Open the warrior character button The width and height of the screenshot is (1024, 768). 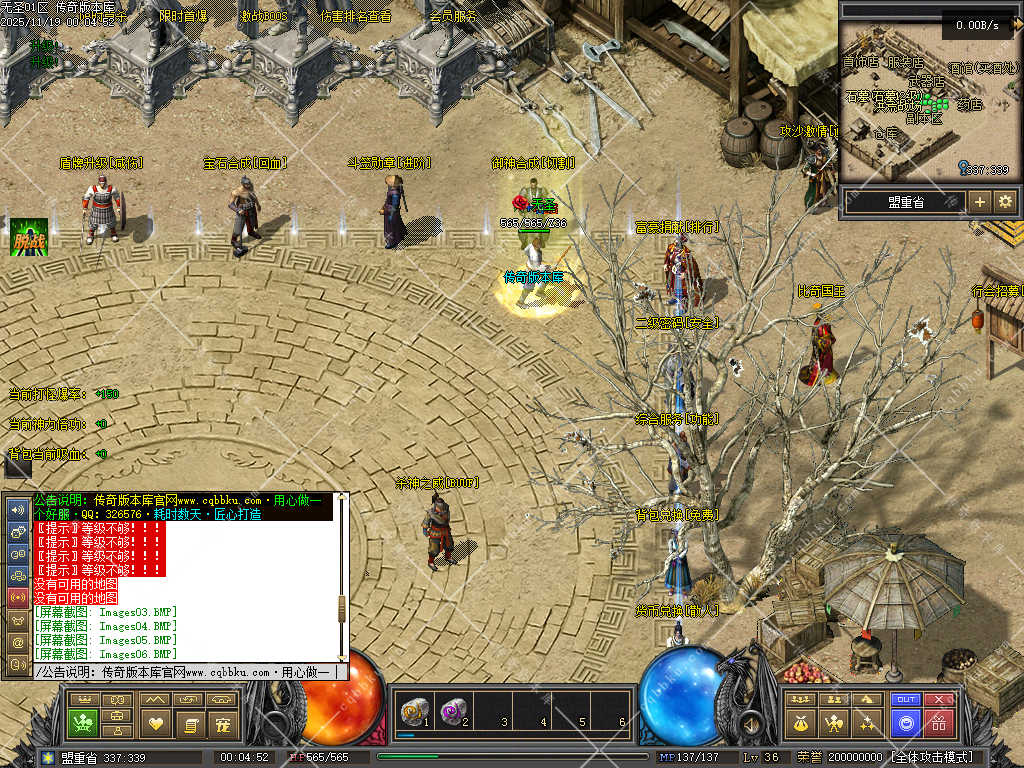click(x=832, y=722)
